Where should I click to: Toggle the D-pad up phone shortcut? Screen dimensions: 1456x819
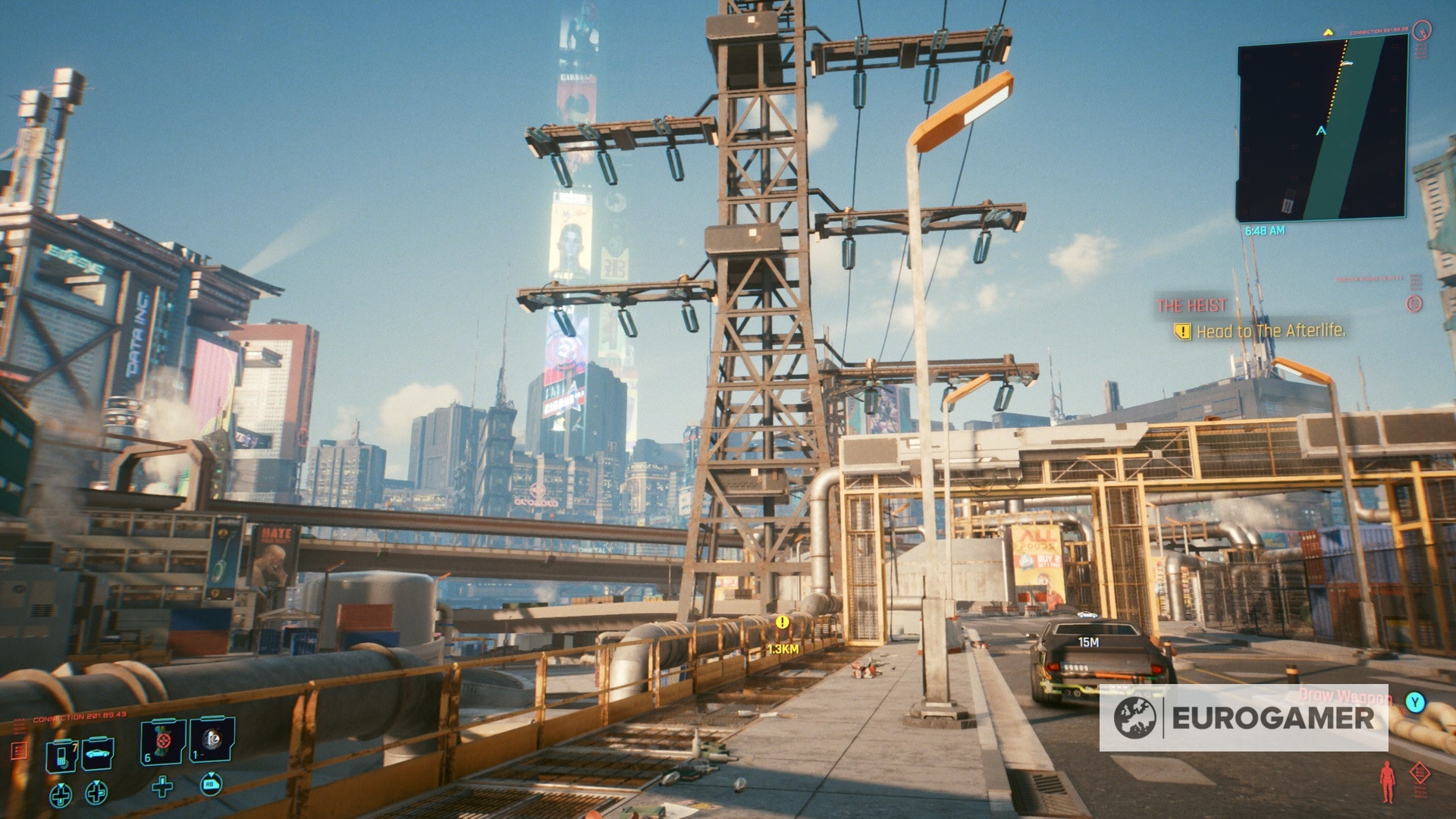[61, 795]
